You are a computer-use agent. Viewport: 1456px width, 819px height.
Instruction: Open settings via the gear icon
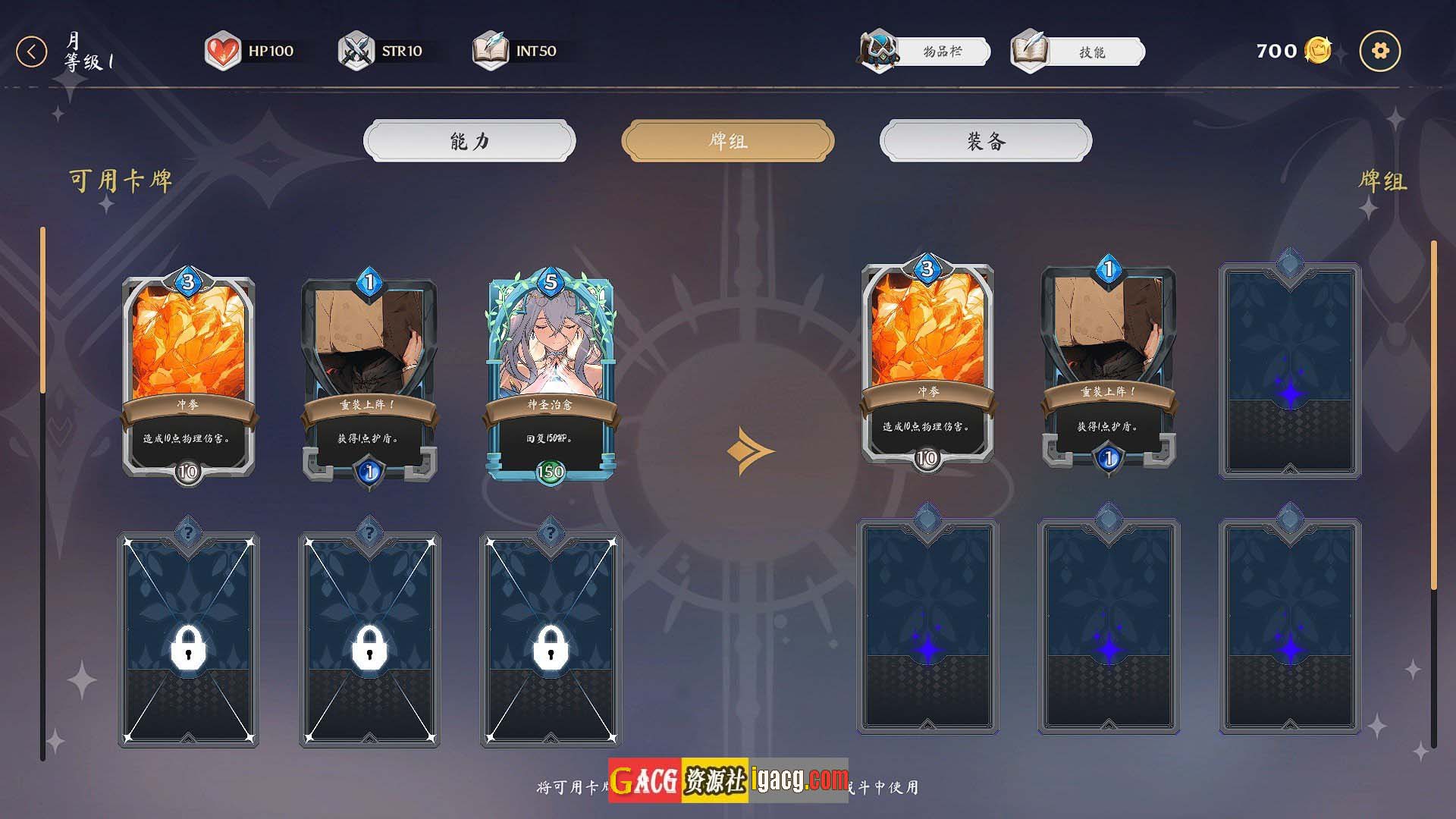tap(1379, 51)
